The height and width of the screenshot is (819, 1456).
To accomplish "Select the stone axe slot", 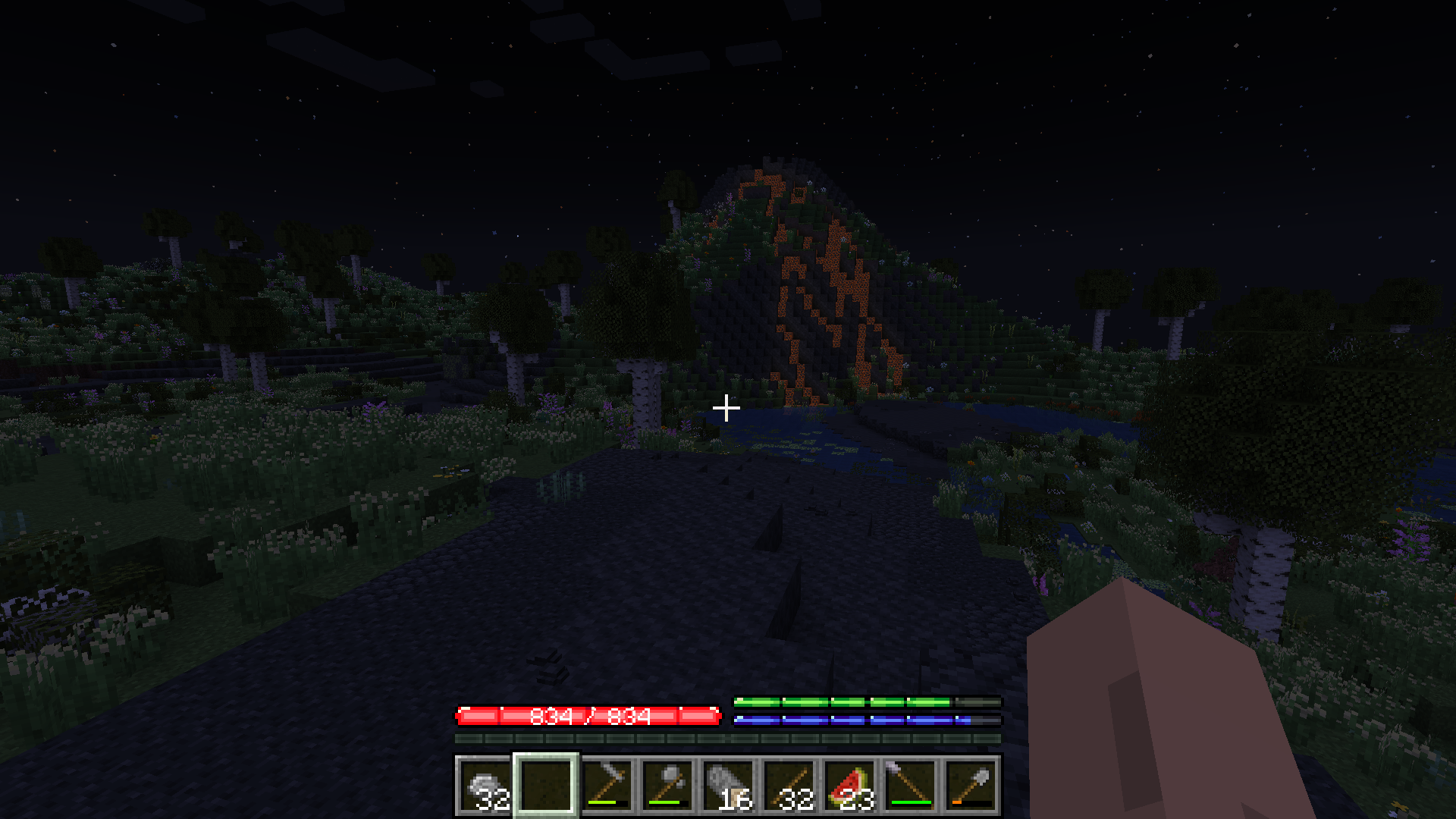I will [x=667, y=785].
